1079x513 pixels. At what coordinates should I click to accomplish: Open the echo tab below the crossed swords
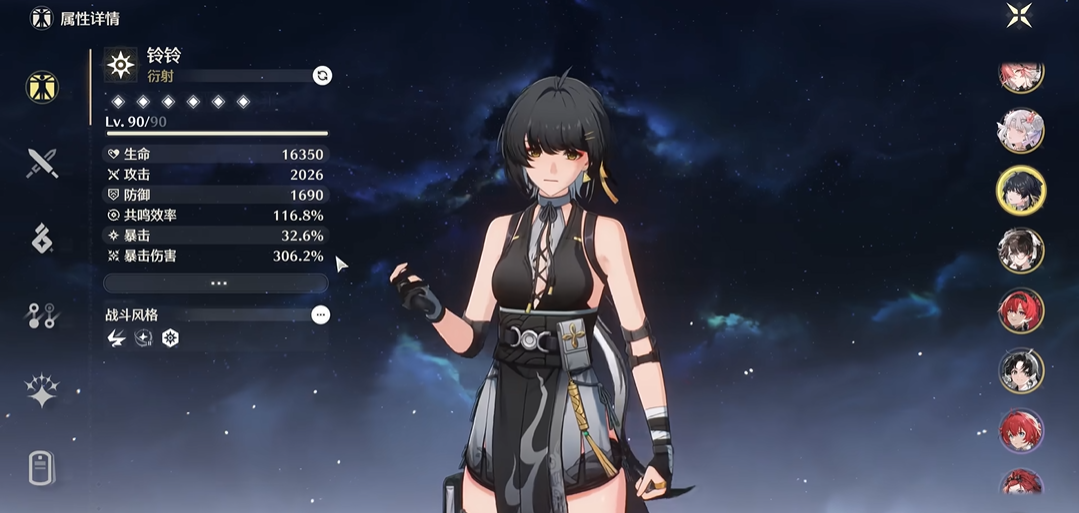[42, 238]
